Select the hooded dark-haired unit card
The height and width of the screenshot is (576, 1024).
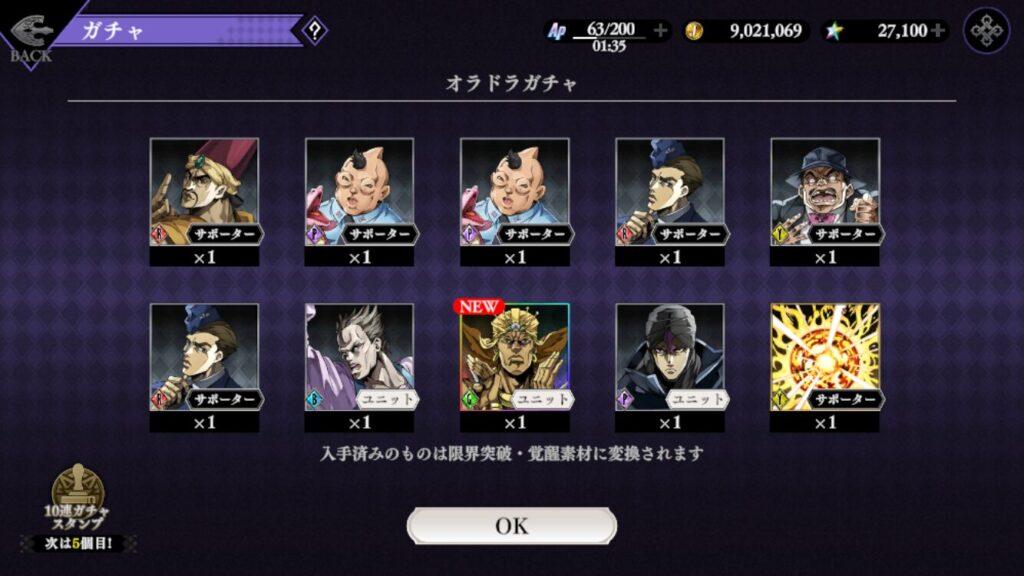[x=669, y=357]
